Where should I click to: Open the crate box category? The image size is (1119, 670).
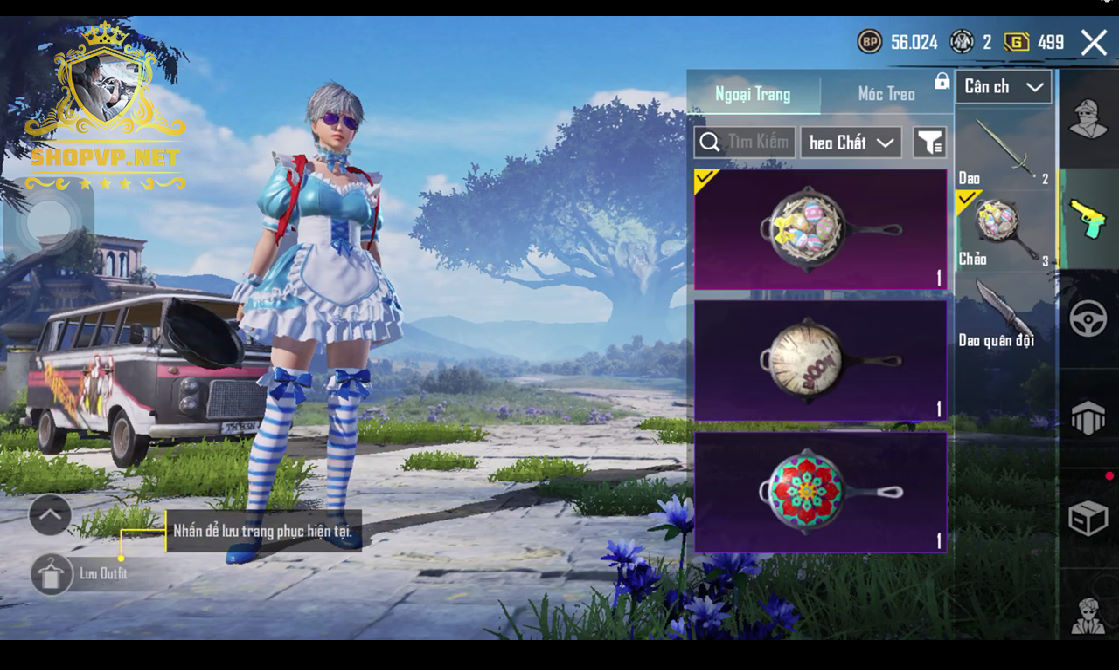[x=1088, y=518]
